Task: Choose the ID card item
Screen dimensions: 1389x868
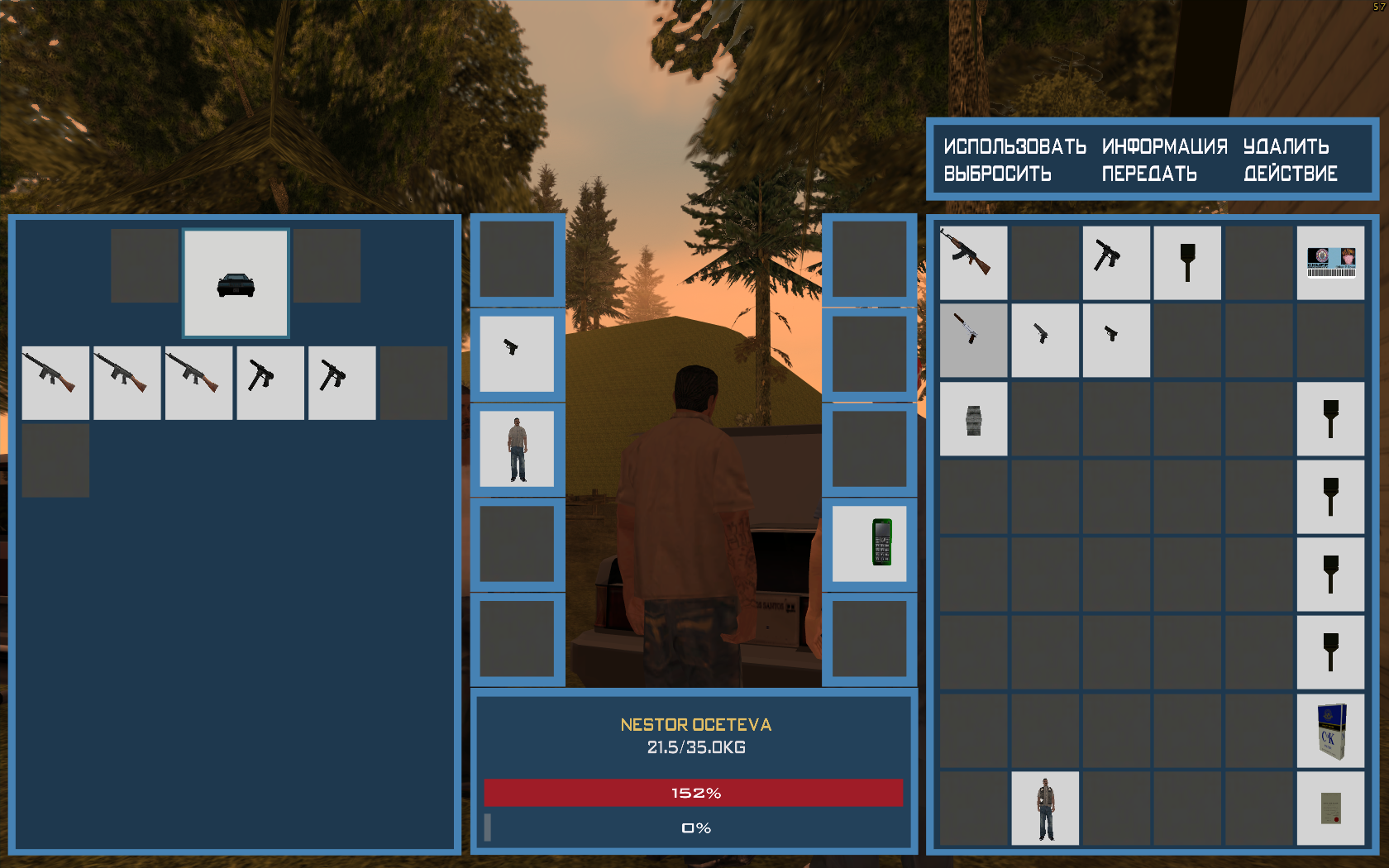Action: click(1330, 262)
